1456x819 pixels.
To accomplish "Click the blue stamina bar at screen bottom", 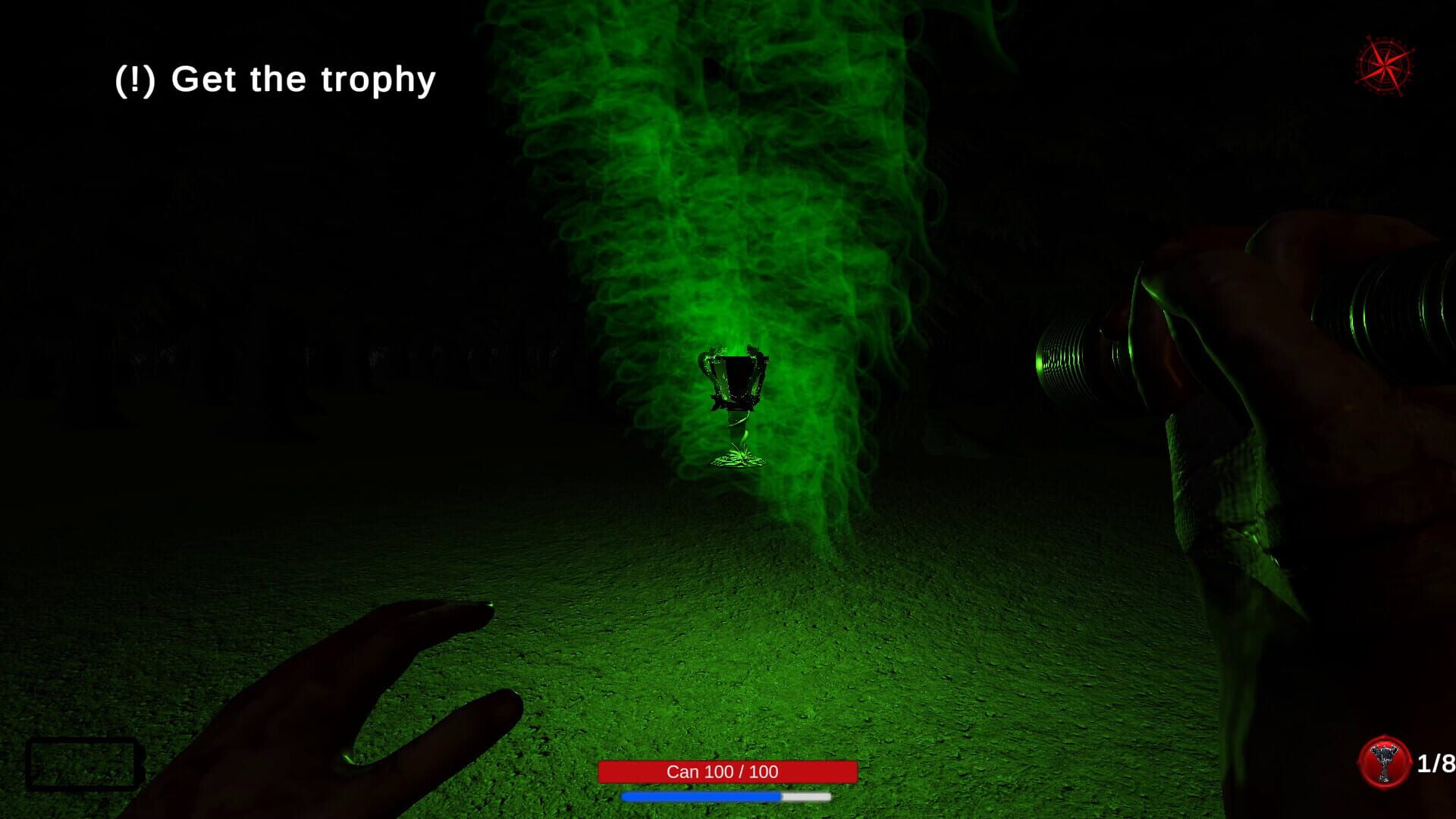I will tap(701, 798).
